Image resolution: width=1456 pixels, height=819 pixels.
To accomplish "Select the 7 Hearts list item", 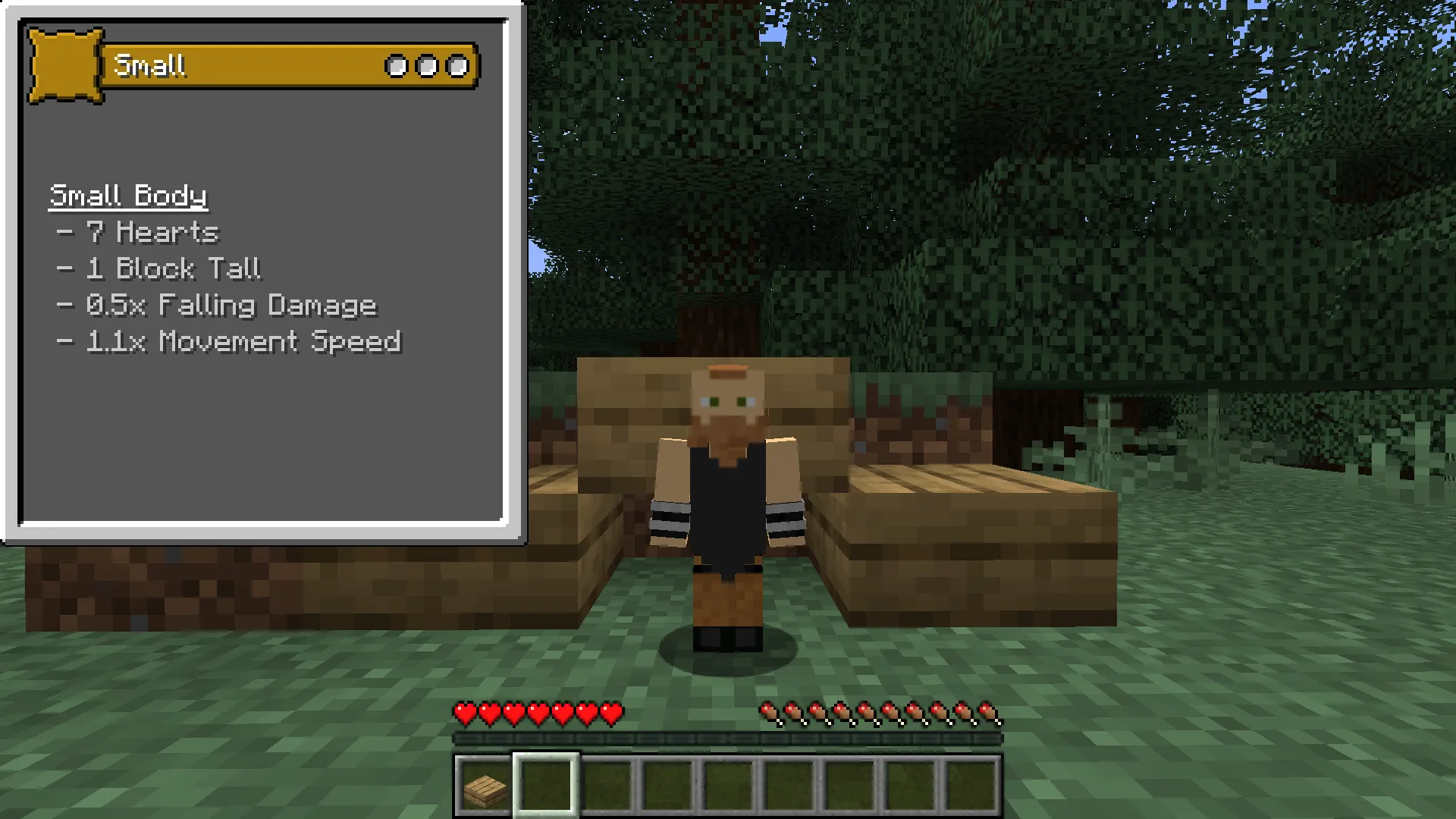I will pyautogui.click(x=140, y=232).
